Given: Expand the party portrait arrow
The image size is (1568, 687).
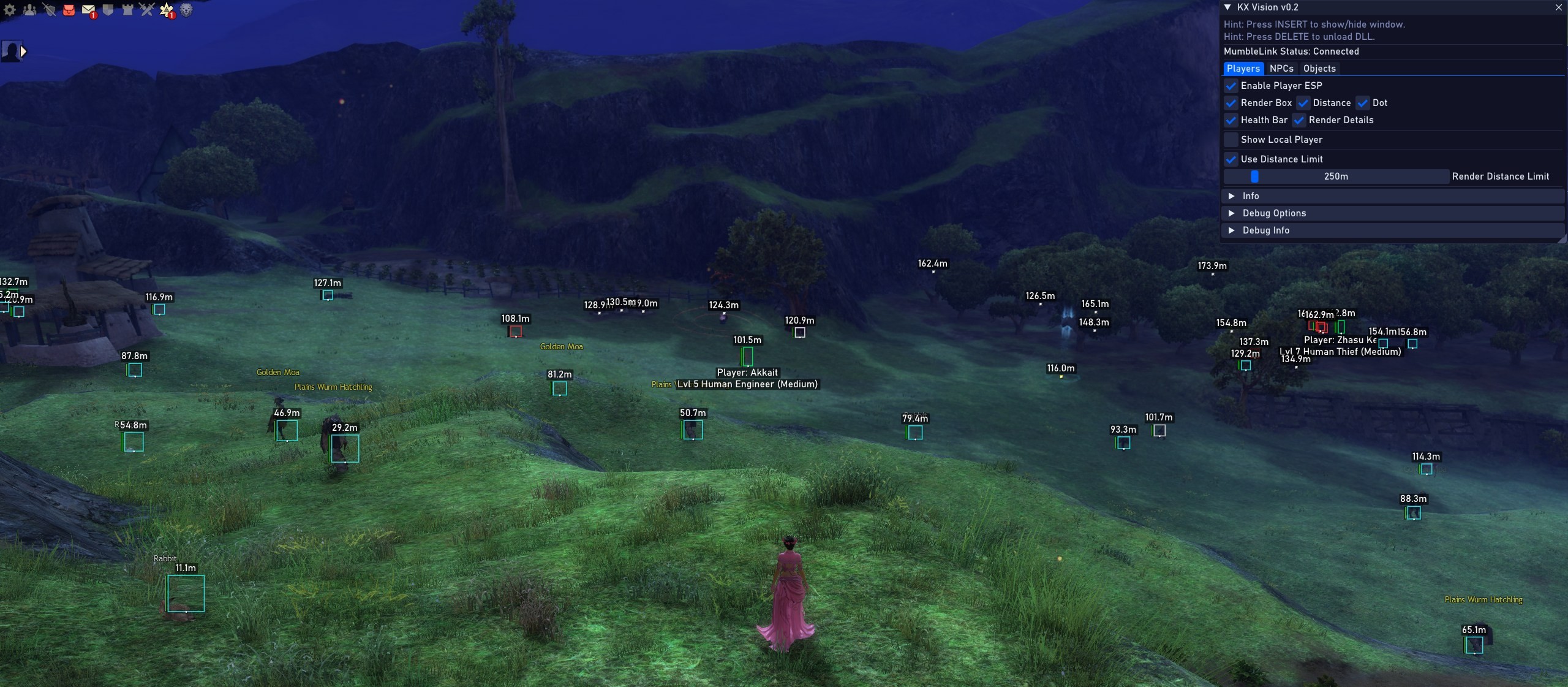Looking at the screenshot, I should point(24,51).
